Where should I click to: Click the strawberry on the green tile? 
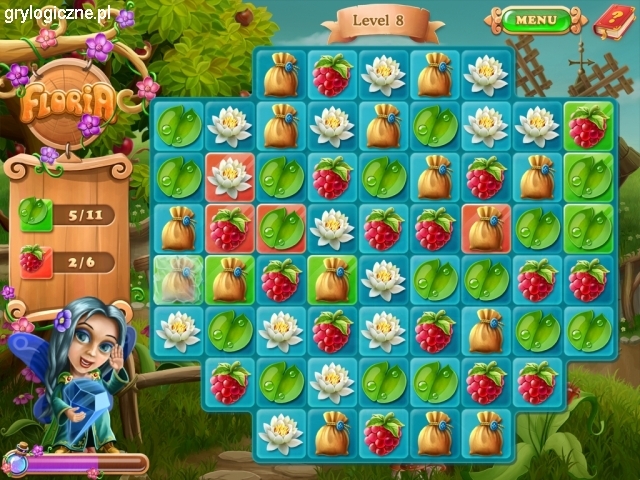pos(588,125)
